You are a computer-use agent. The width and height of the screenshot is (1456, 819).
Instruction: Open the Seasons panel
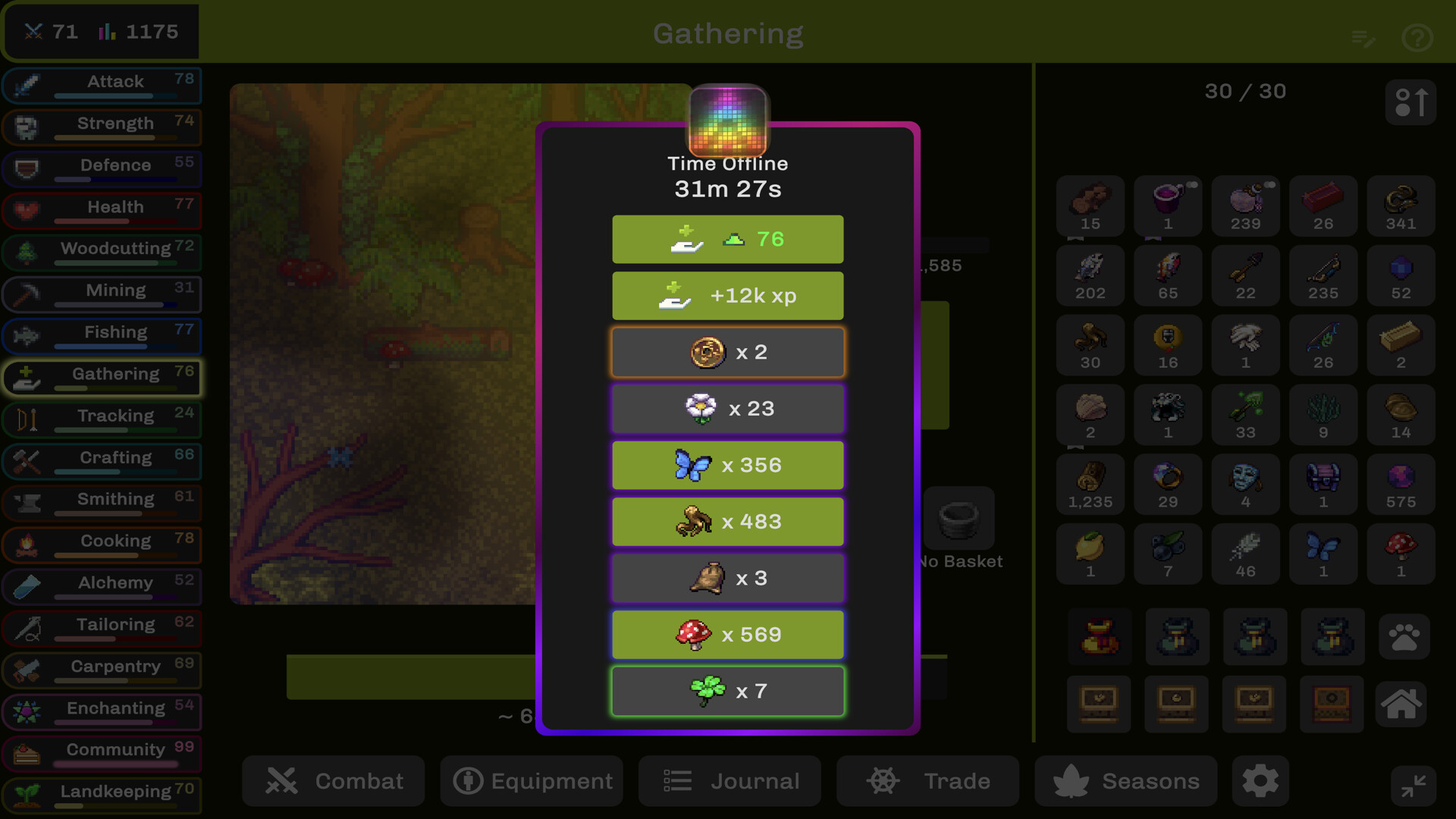[1126, 781]
